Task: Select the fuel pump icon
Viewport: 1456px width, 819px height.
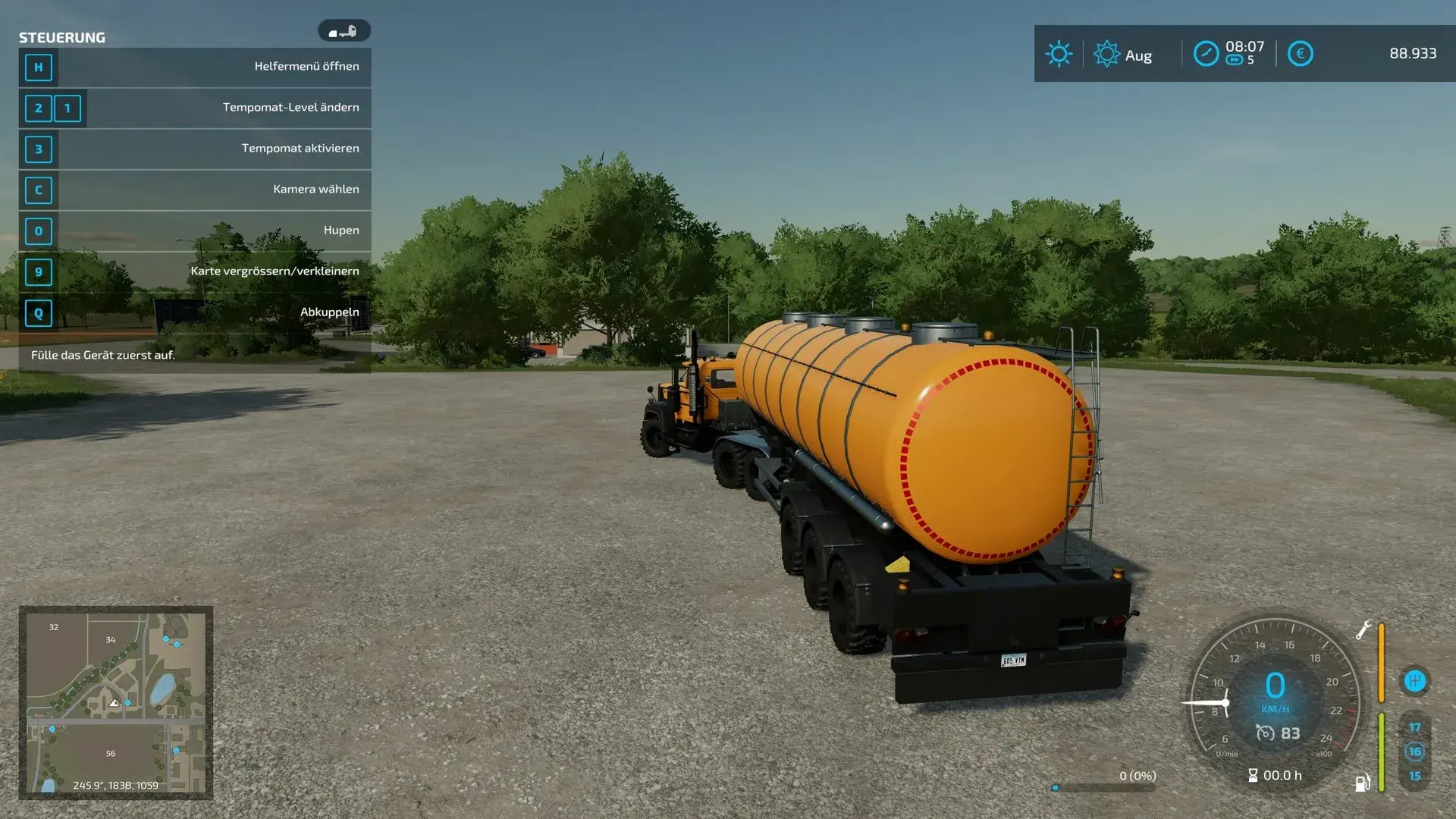Action: coord(1363,783)
